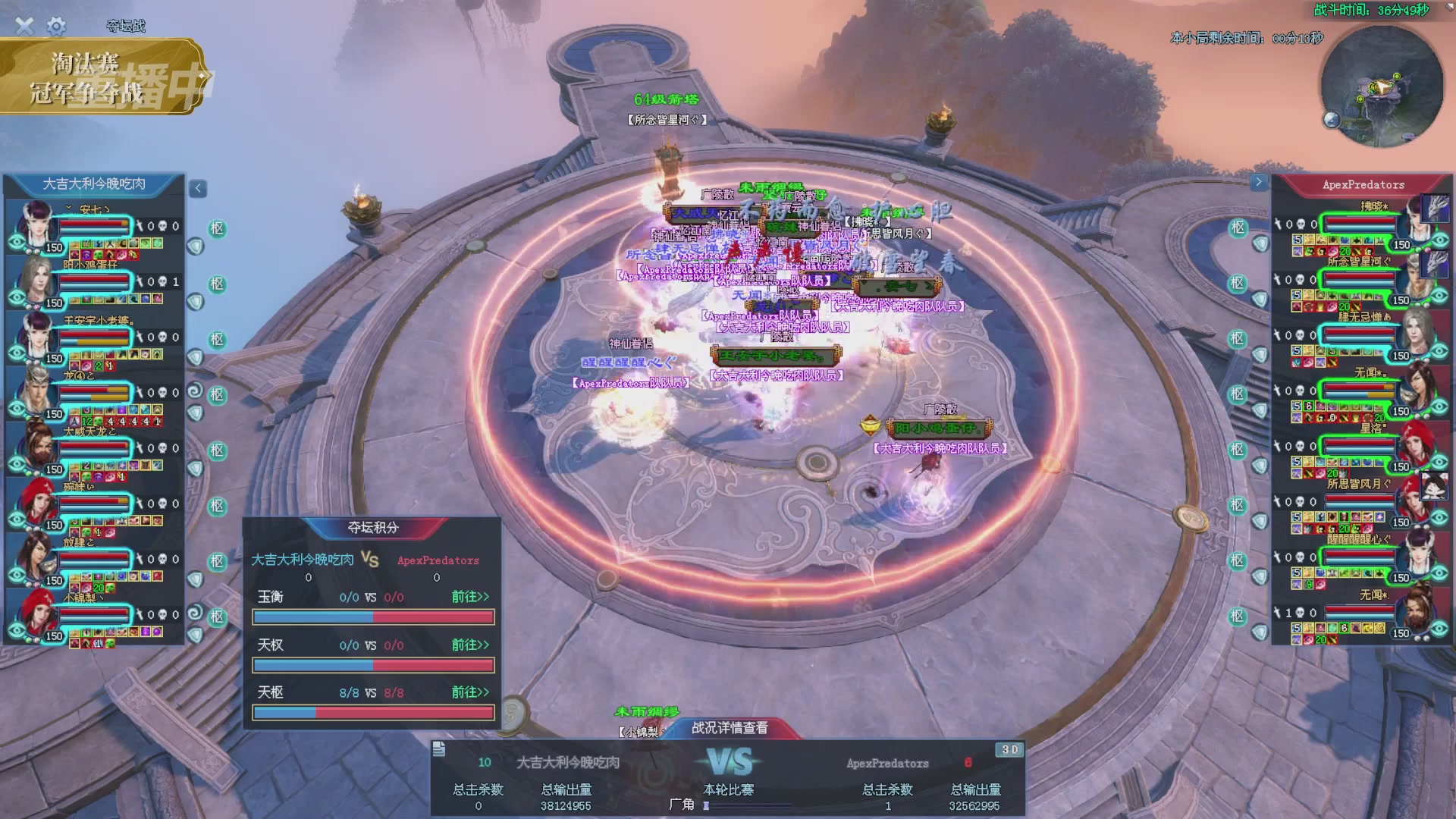
Task: Select player 醒醒醒醒心's portrait
Action: 1415,557
